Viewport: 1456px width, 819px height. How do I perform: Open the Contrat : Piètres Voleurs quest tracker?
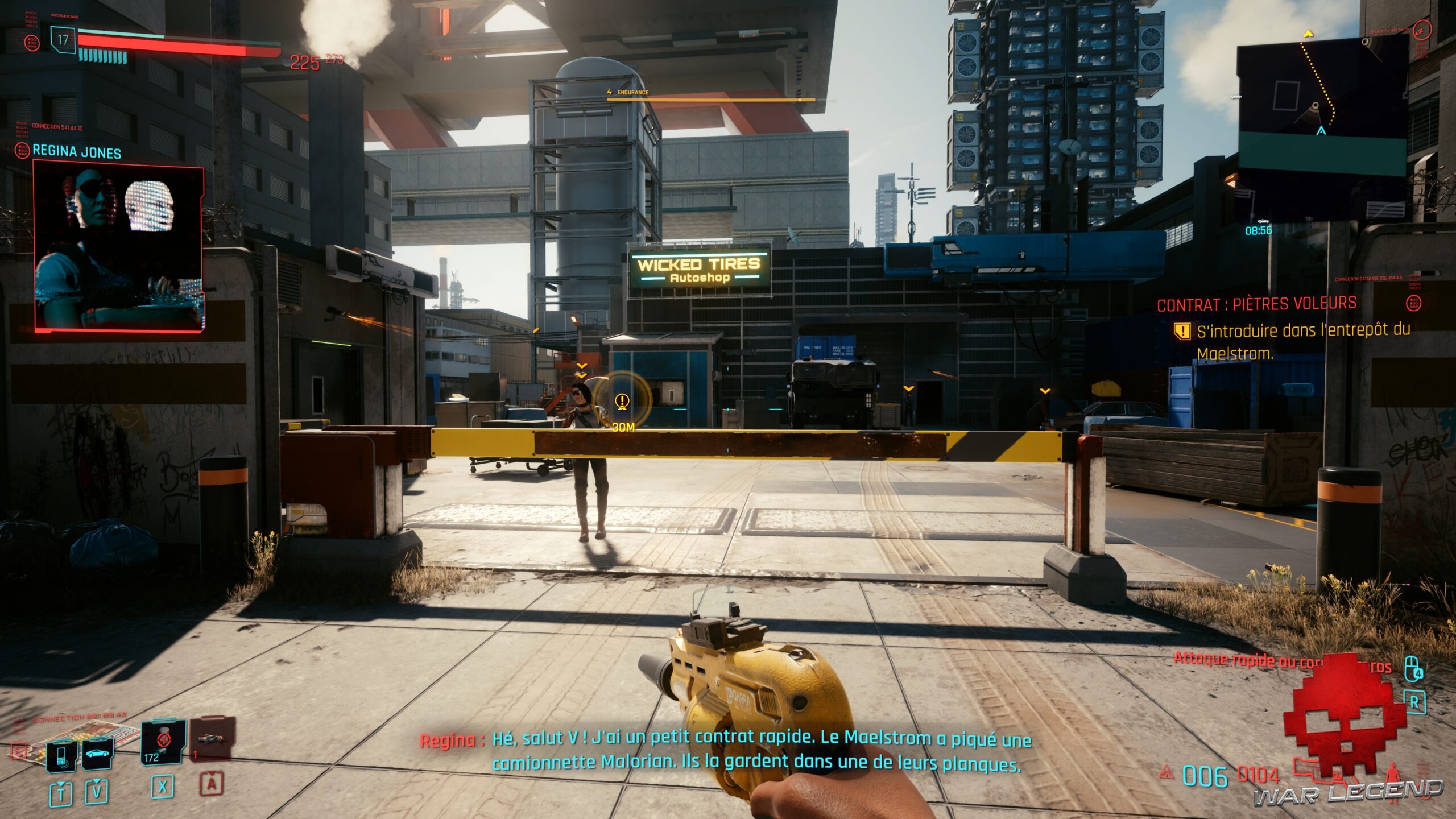1256,304
